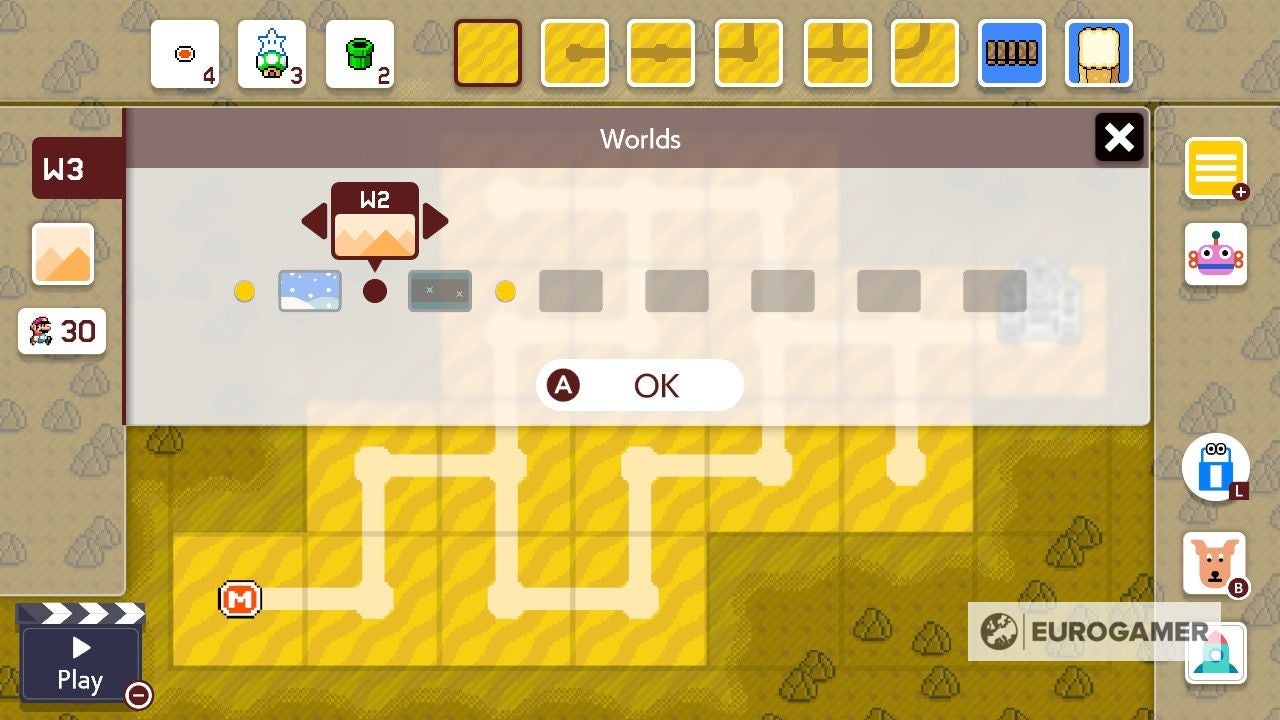Select the bridge tile tool

[1011, 55]
